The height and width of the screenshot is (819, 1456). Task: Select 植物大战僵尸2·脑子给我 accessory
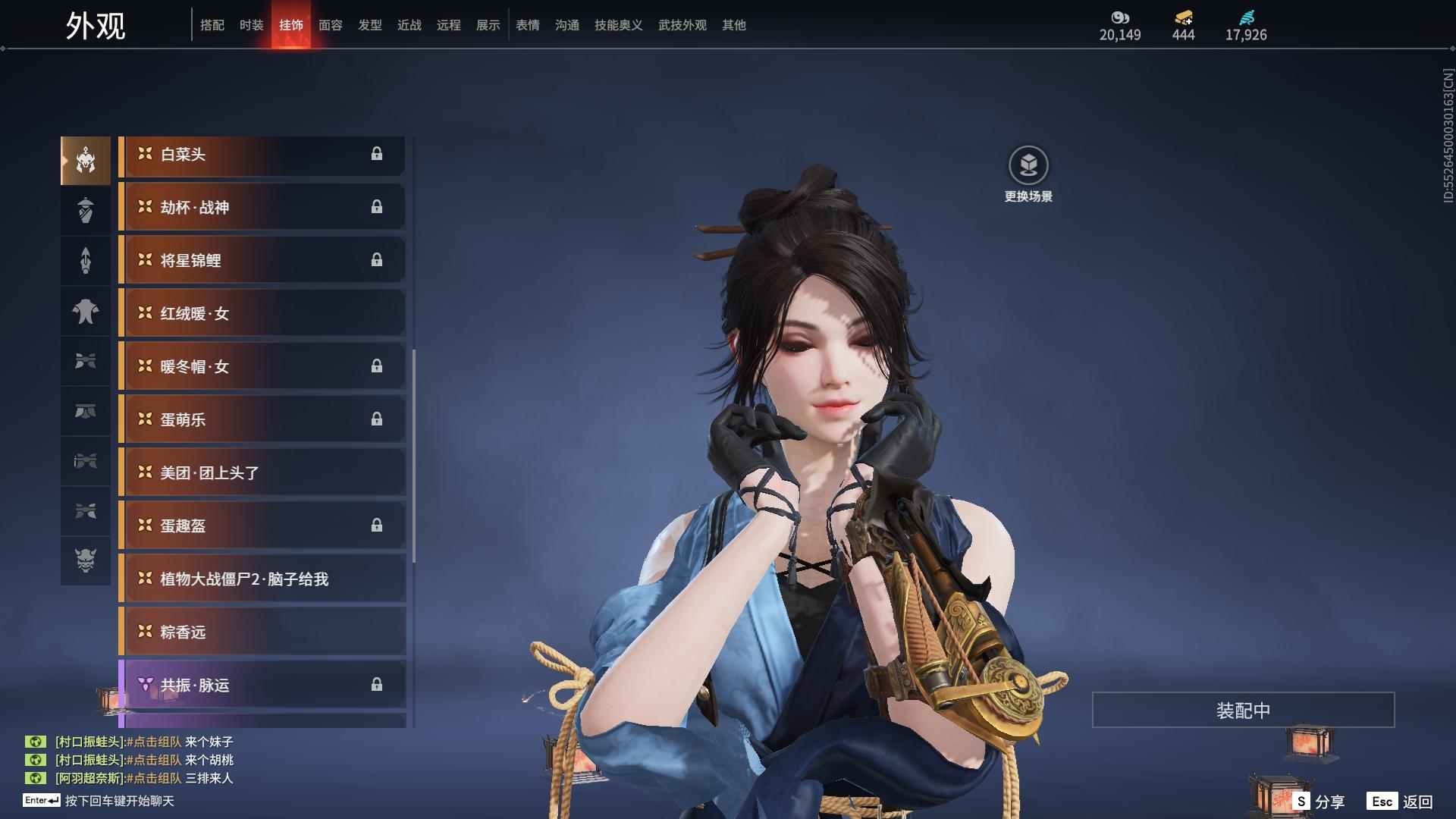(262, 579)
